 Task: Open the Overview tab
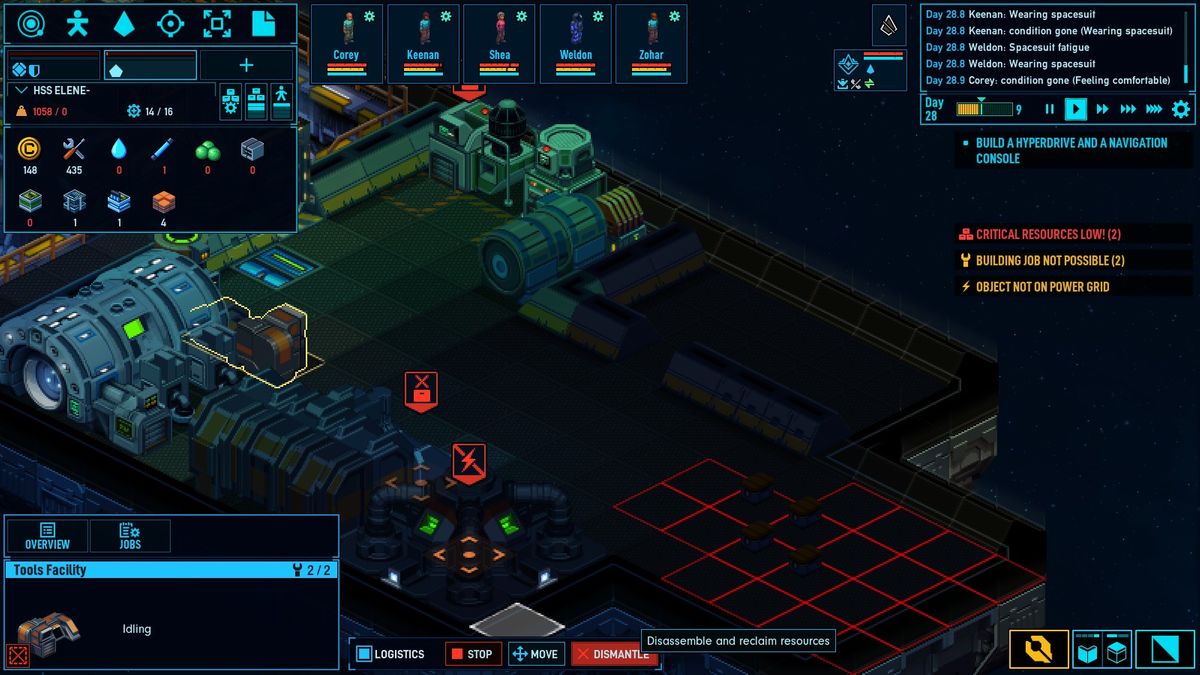[47, 536]
